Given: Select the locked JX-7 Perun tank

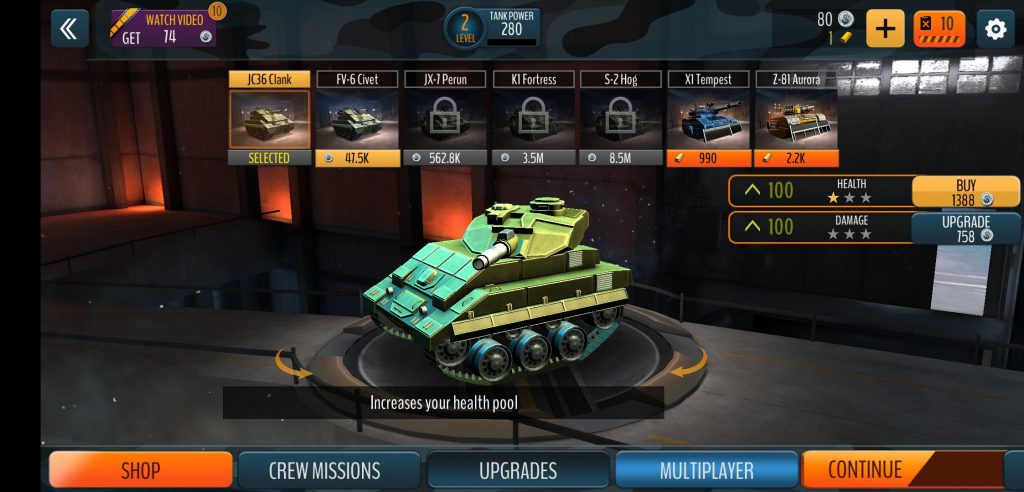Looking at the screenshot, I should pyautogui.click(x=445, y=119).
